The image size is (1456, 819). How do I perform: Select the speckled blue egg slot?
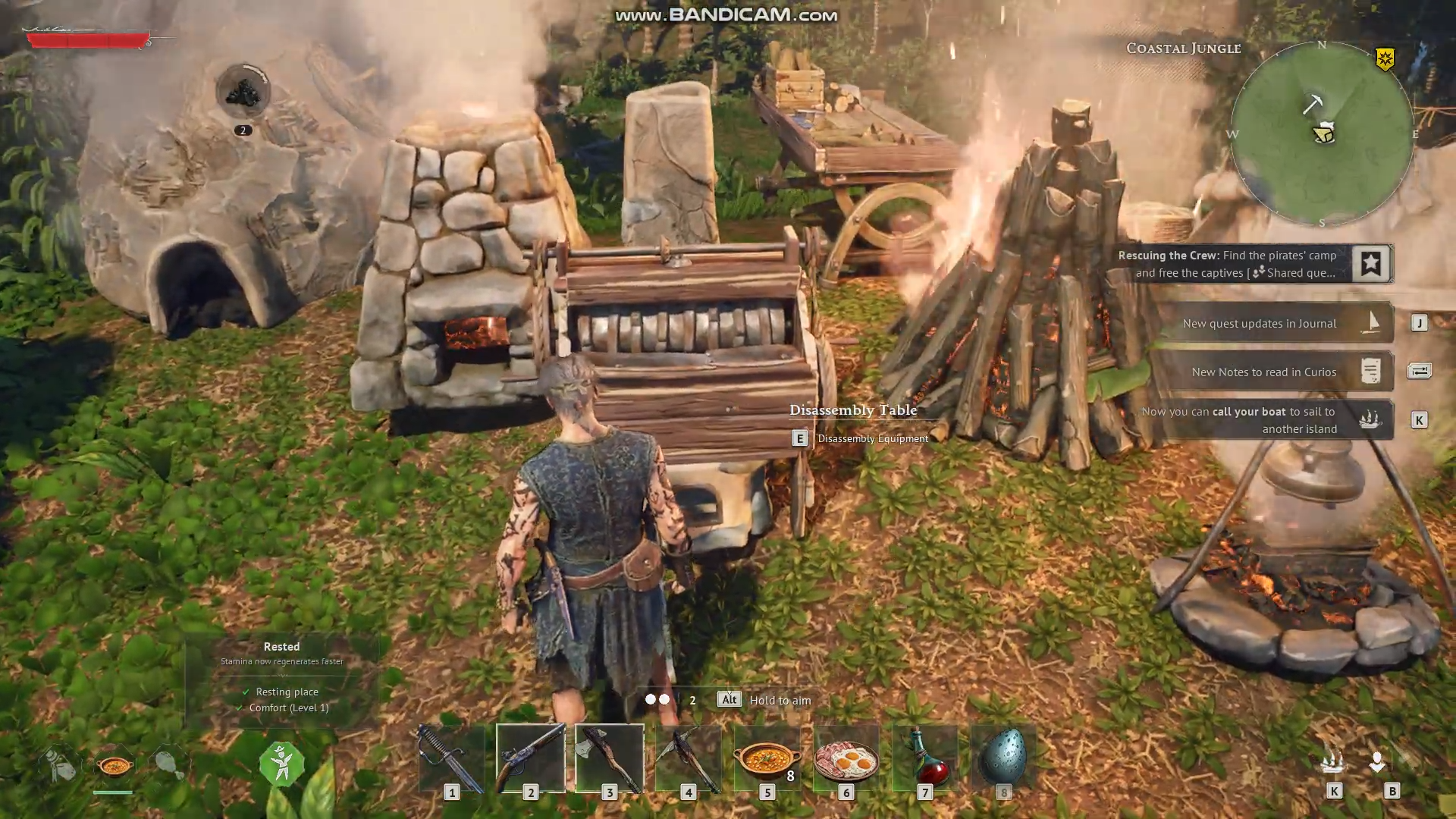1003,758
